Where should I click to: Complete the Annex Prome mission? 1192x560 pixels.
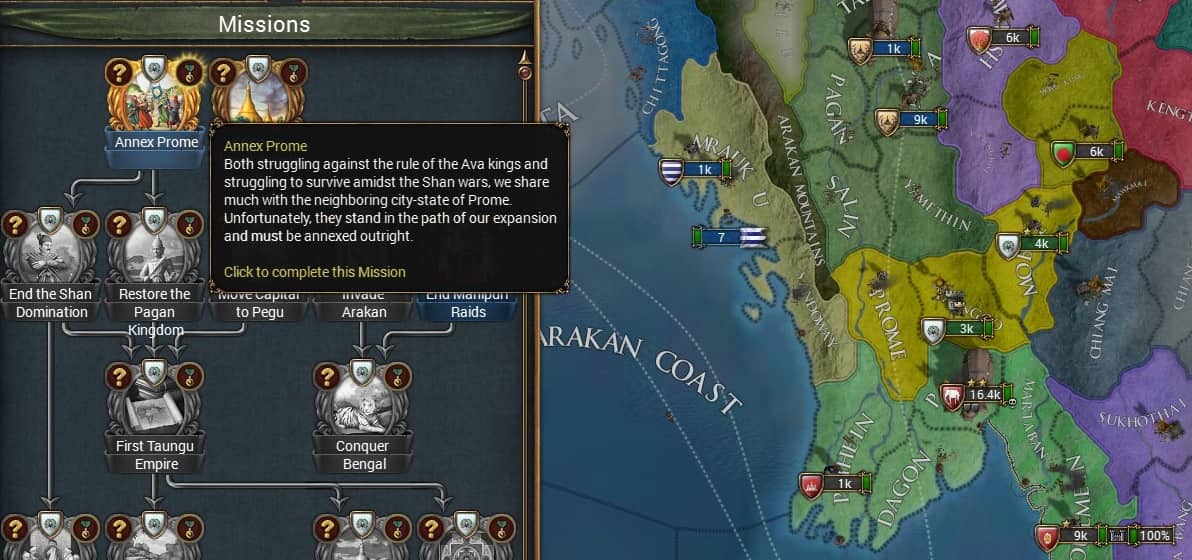coord(154,100)
